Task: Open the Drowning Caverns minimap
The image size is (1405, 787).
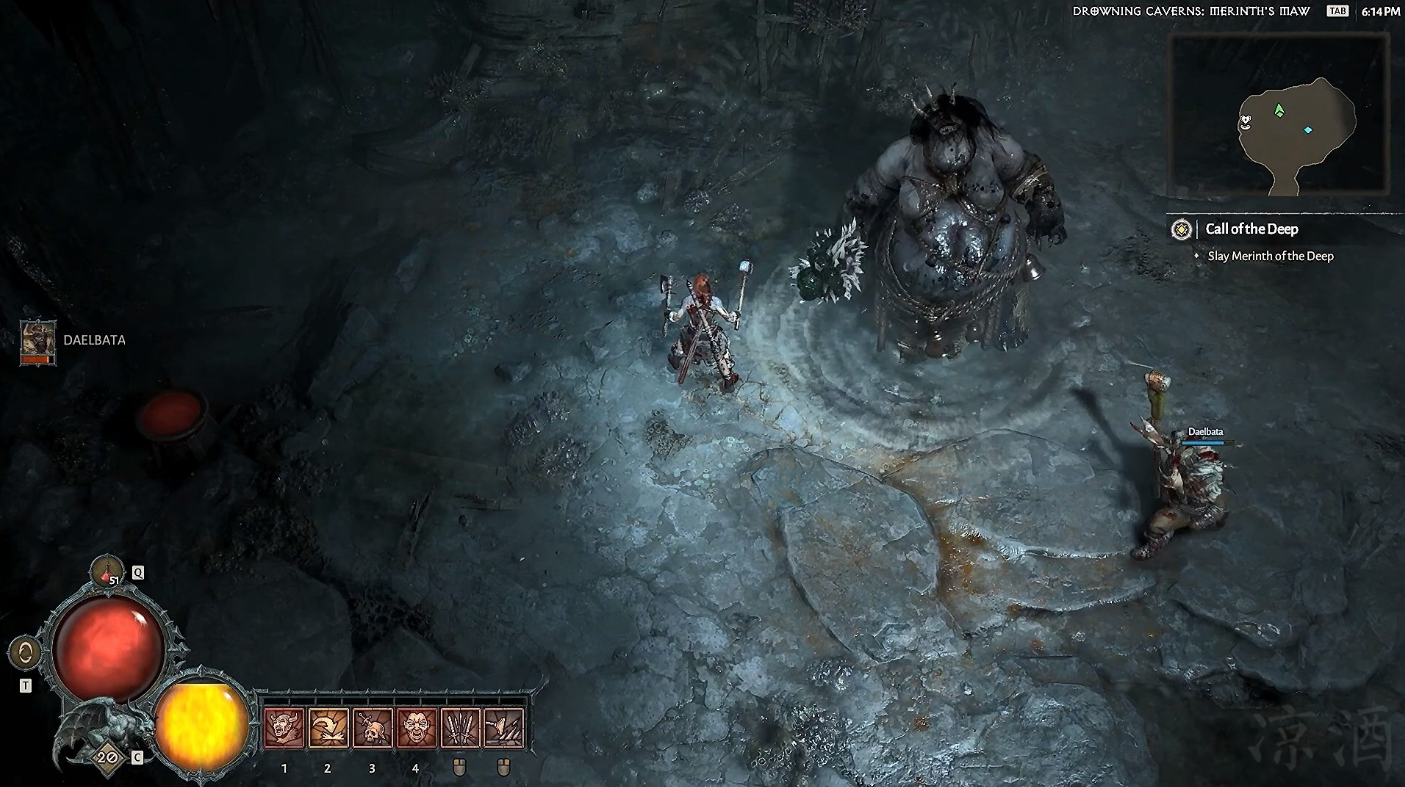Action: click(1279, 116)
